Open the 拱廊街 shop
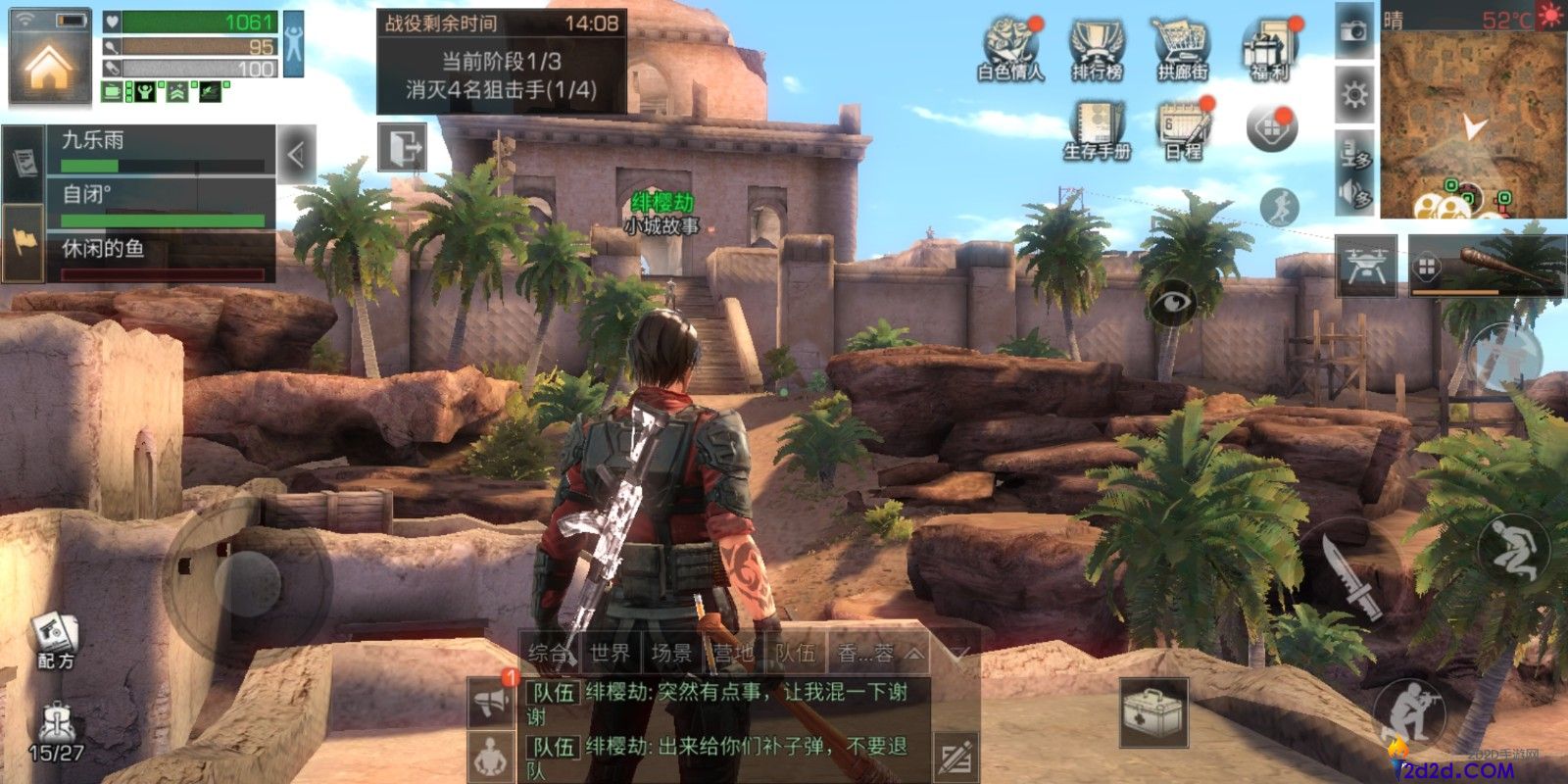 point(1182,48)
